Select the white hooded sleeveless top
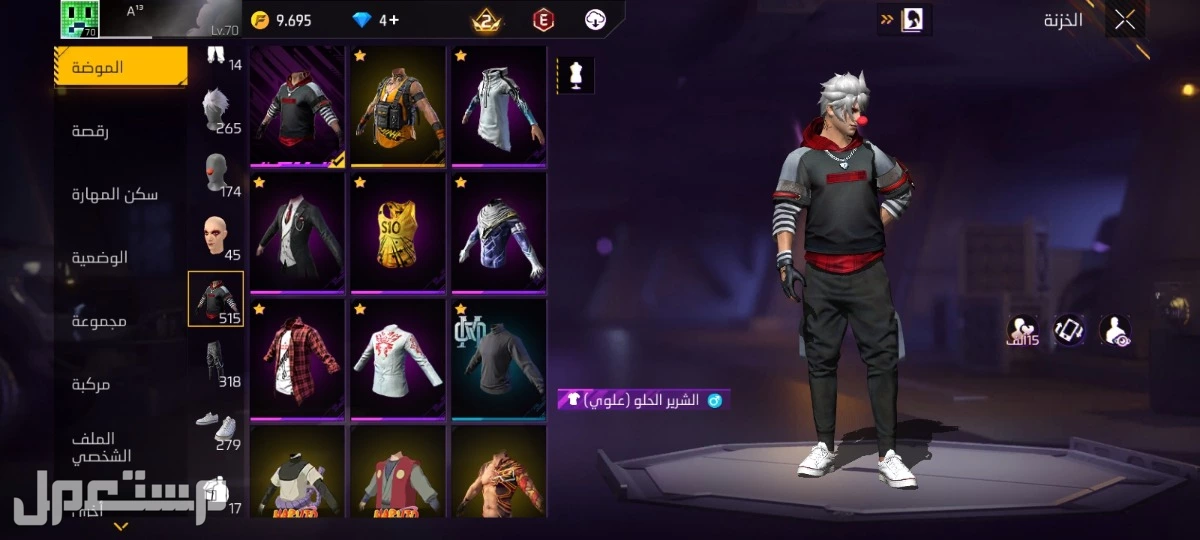 [499, 105]
